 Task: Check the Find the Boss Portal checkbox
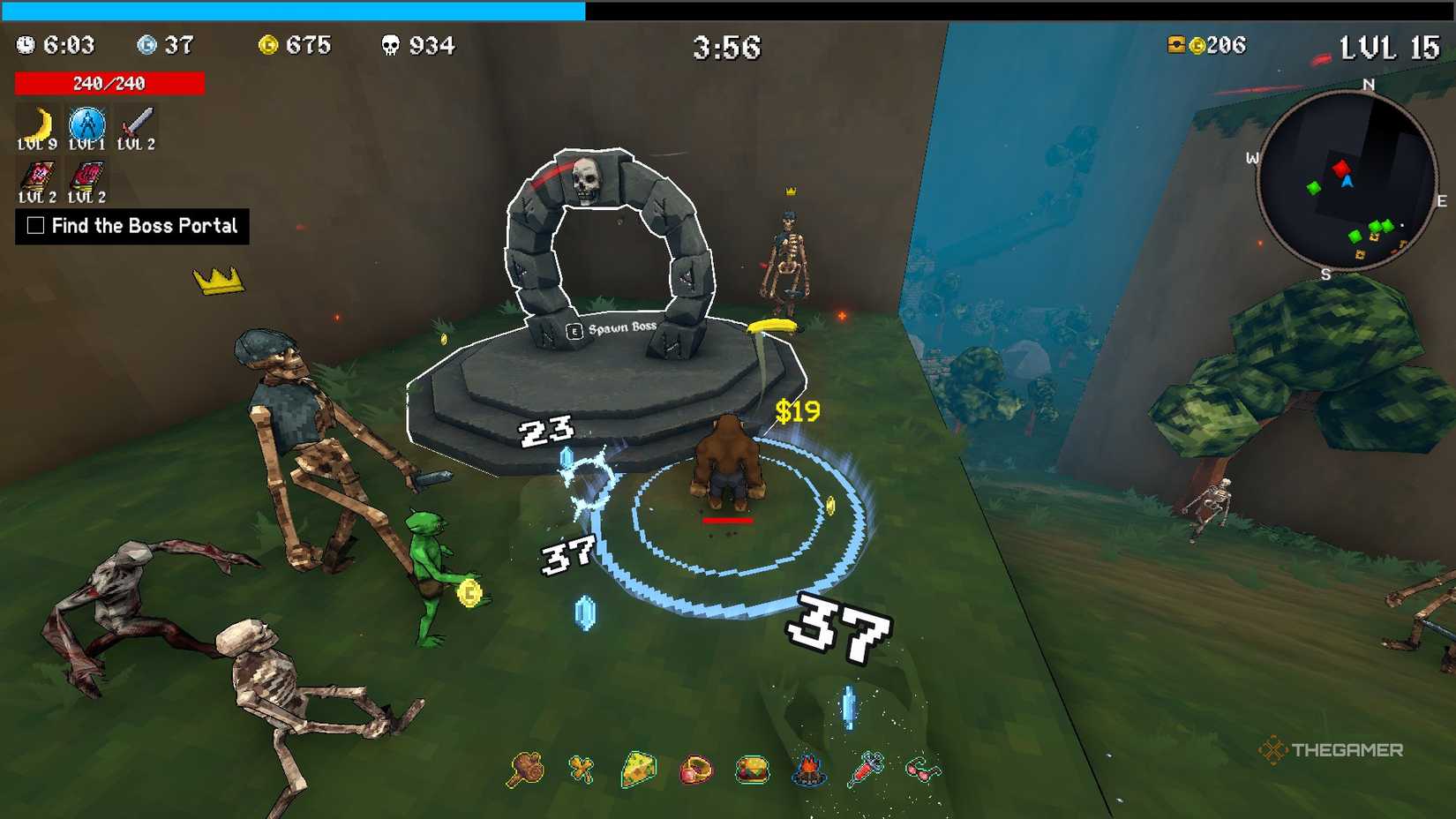[34, 226]
